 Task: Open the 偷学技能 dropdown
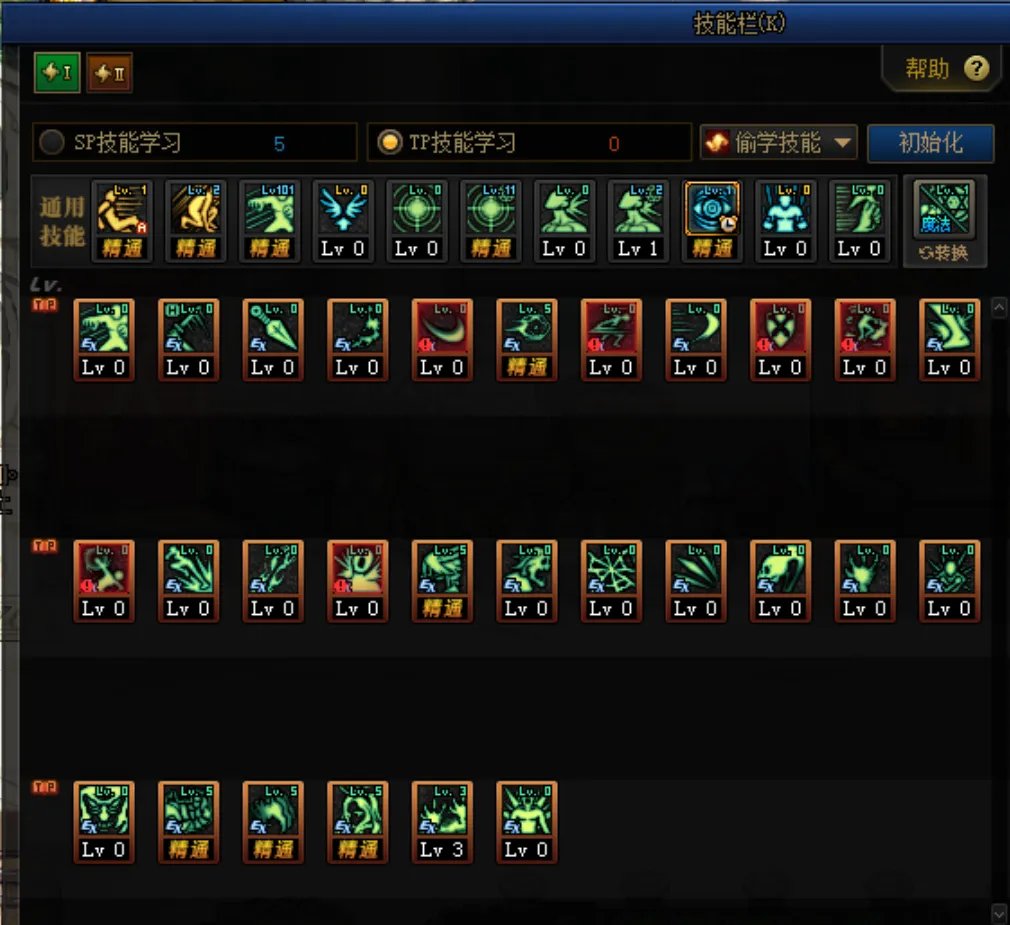pos(780,143)
